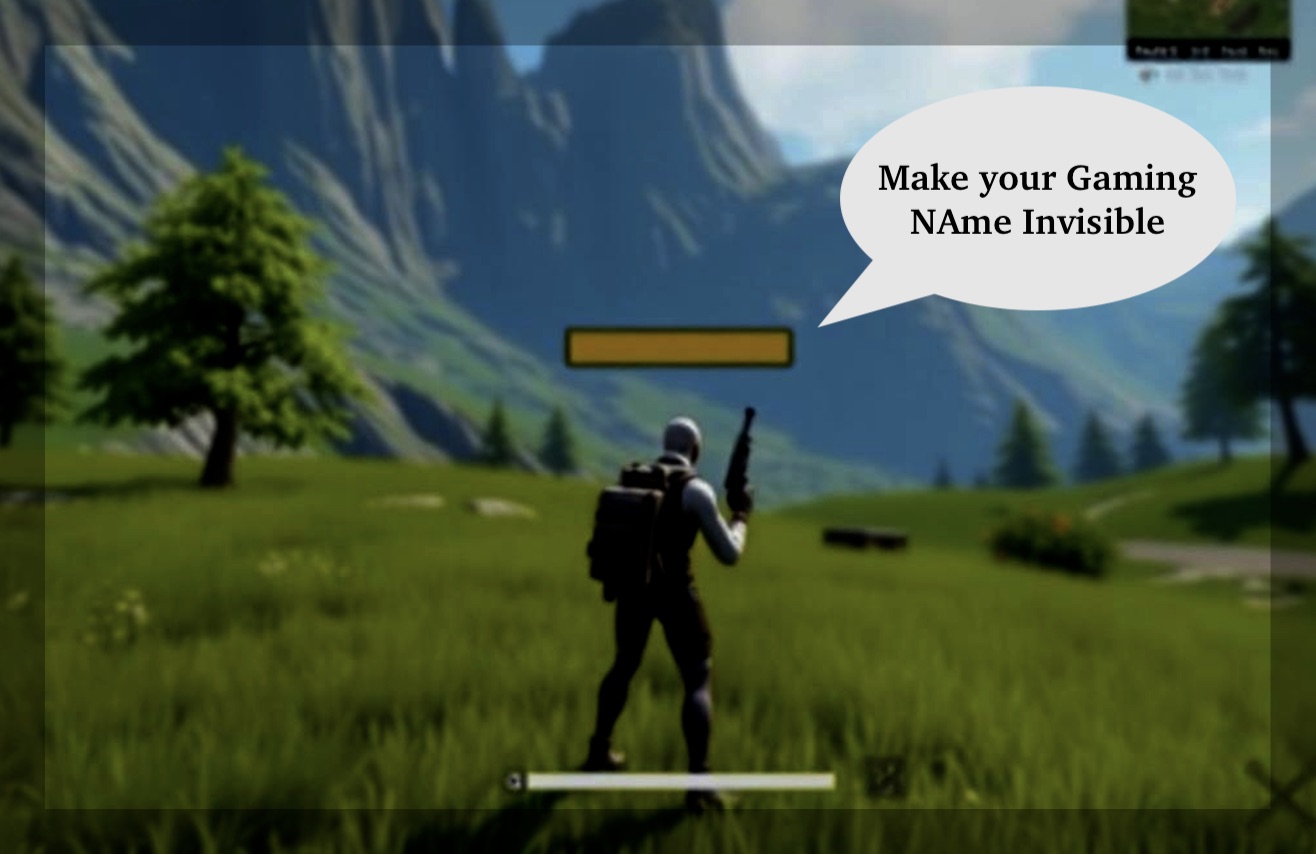Click the third stat tab on the dark bar
The height and width of the screenshot is (854, 1316).
[x=1230, y=49]
